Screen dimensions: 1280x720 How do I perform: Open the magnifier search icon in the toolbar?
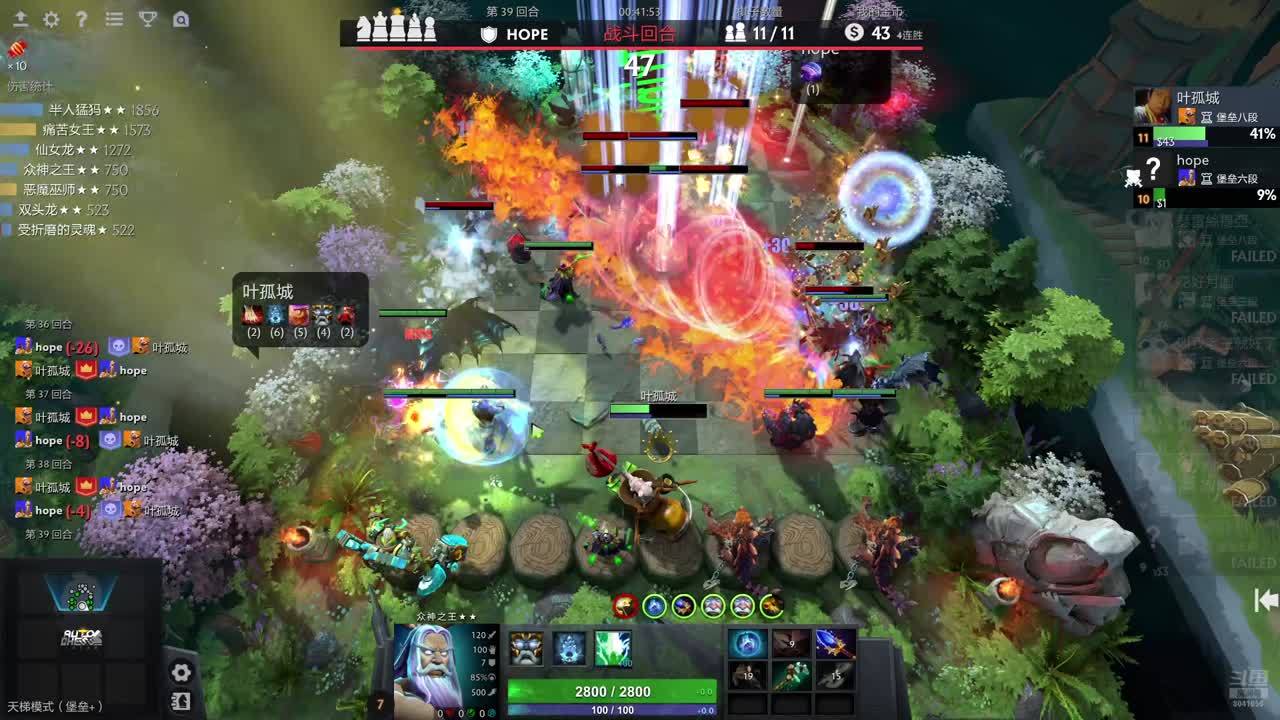coord(180,19)
